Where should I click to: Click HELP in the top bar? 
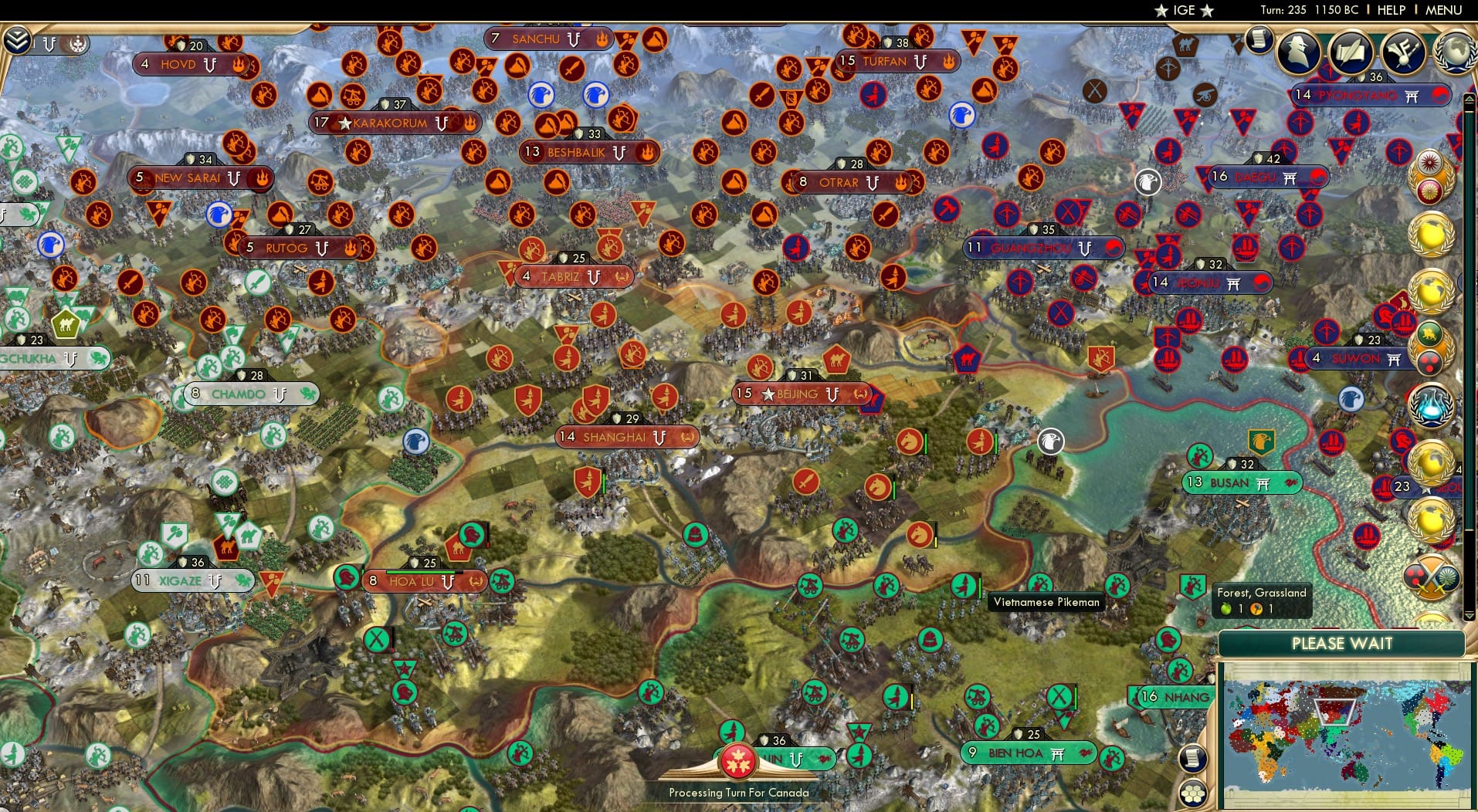pyautogui.click(x=1392, y=10)
